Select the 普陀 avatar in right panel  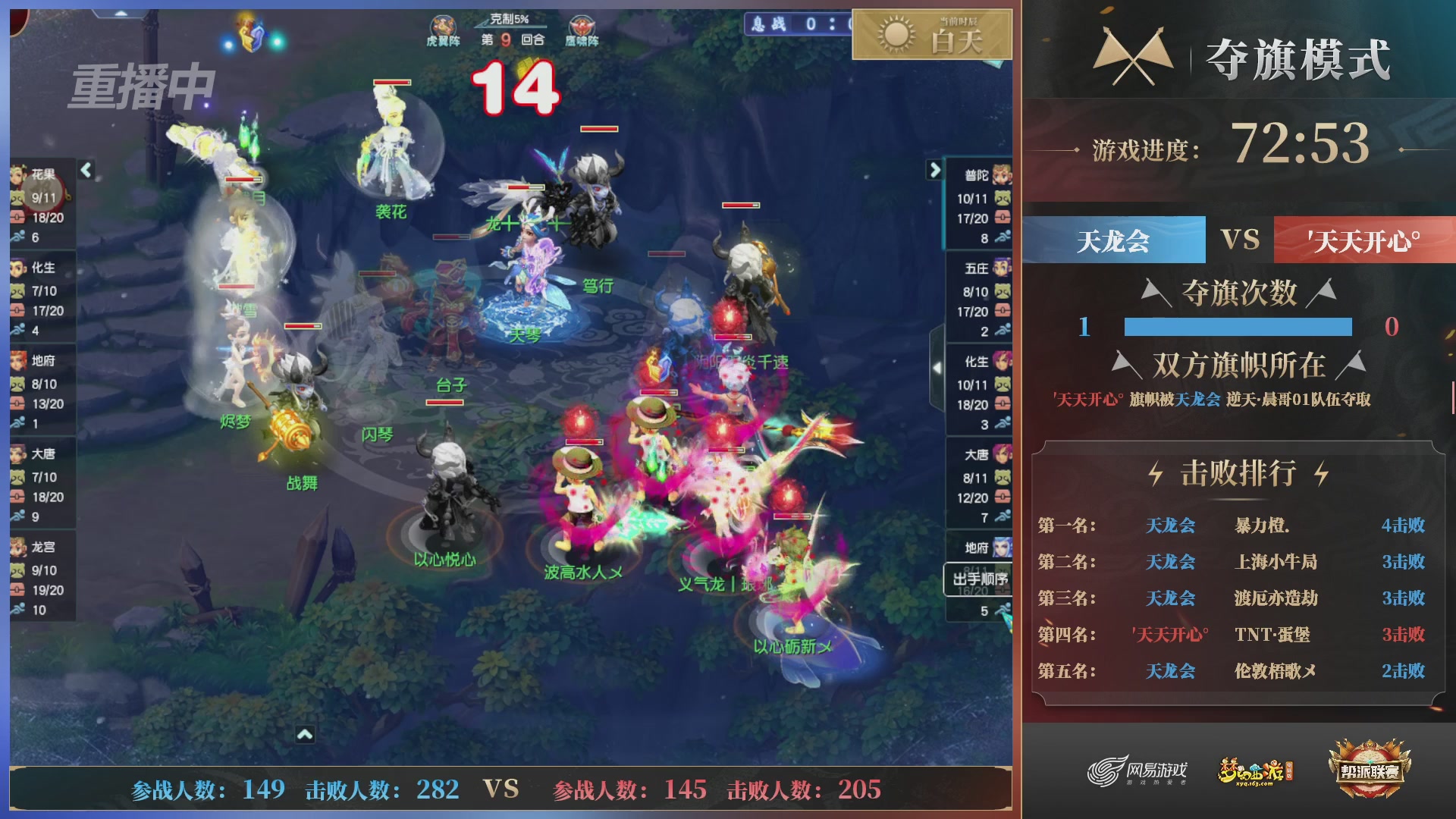point(1001,174)
